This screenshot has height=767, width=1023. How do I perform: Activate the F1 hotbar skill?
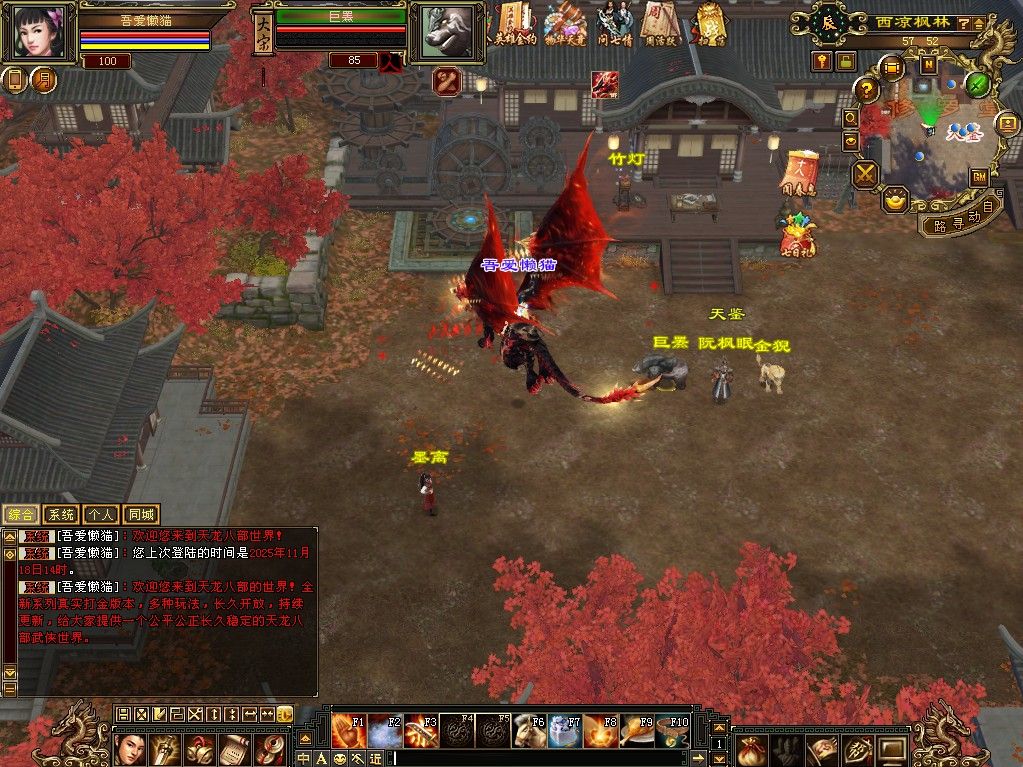pyautogui.click(x=349, y=731)
